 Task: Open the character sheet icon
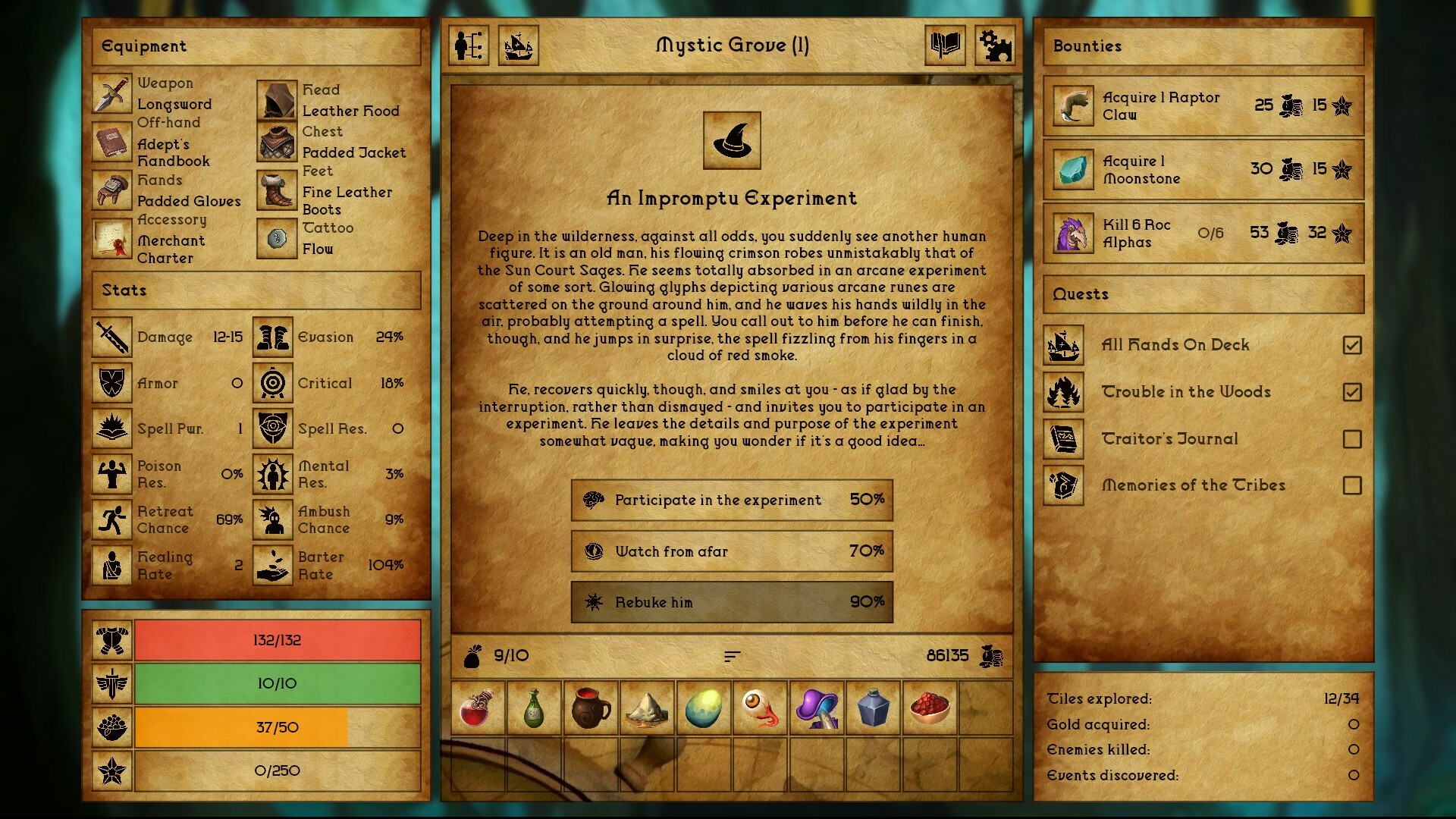[468, 46]
